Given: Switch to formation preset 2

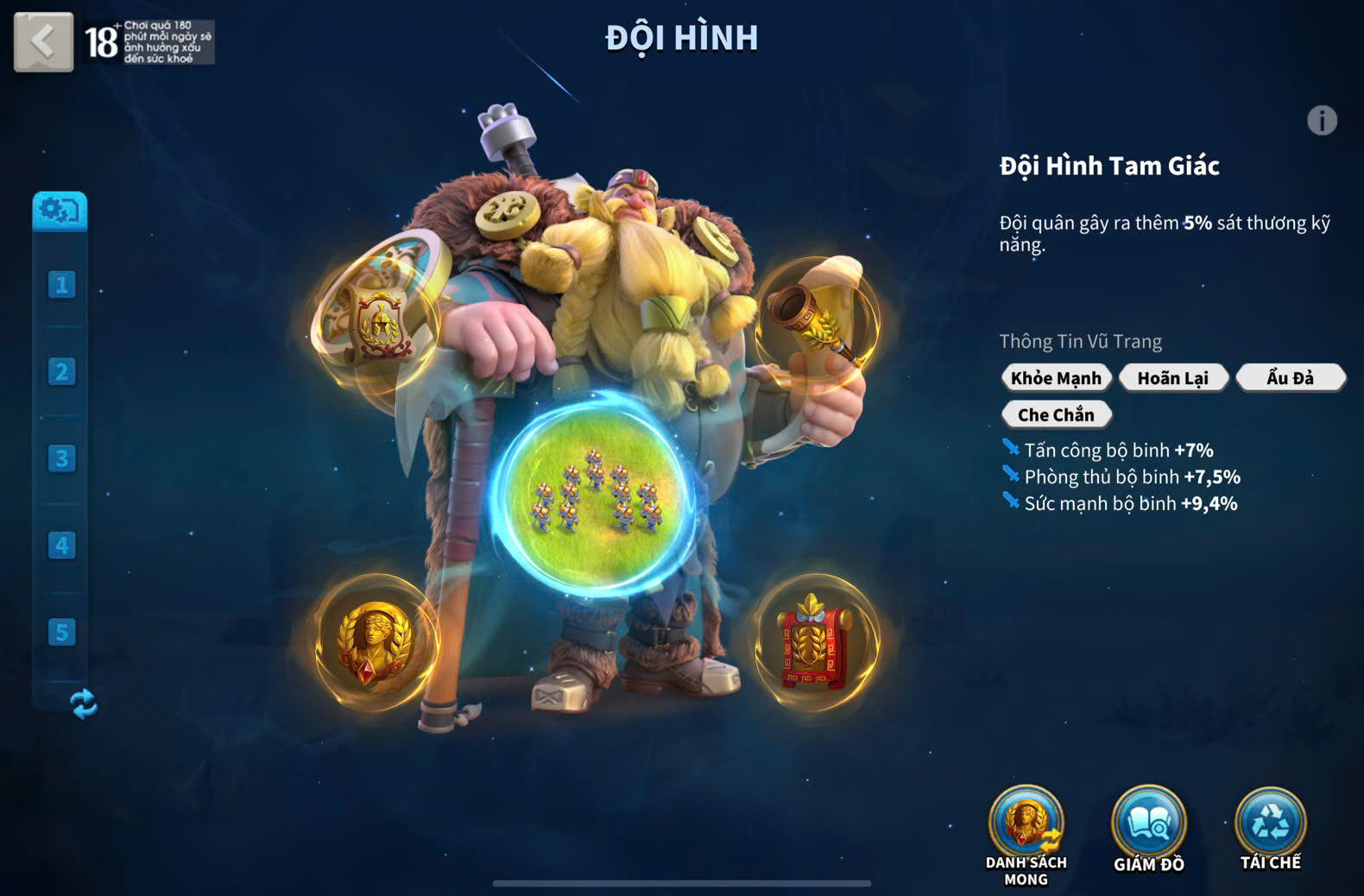Looking at the screenshot, I should click(61, 372).
